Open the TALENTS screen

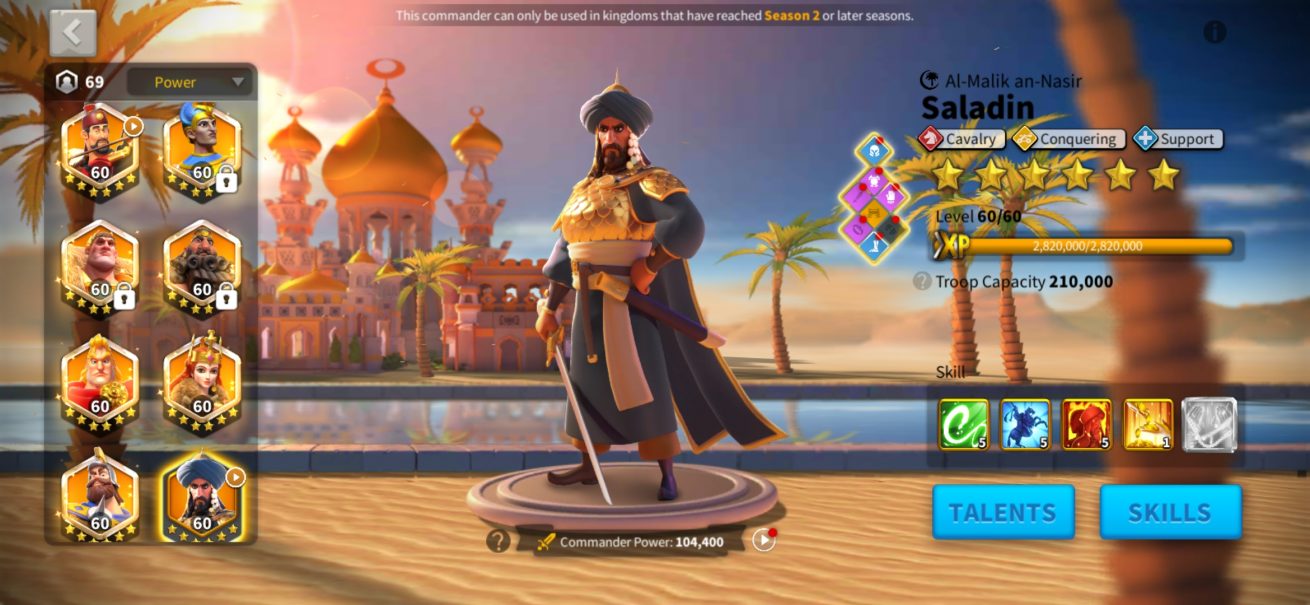pos(1003,512)
